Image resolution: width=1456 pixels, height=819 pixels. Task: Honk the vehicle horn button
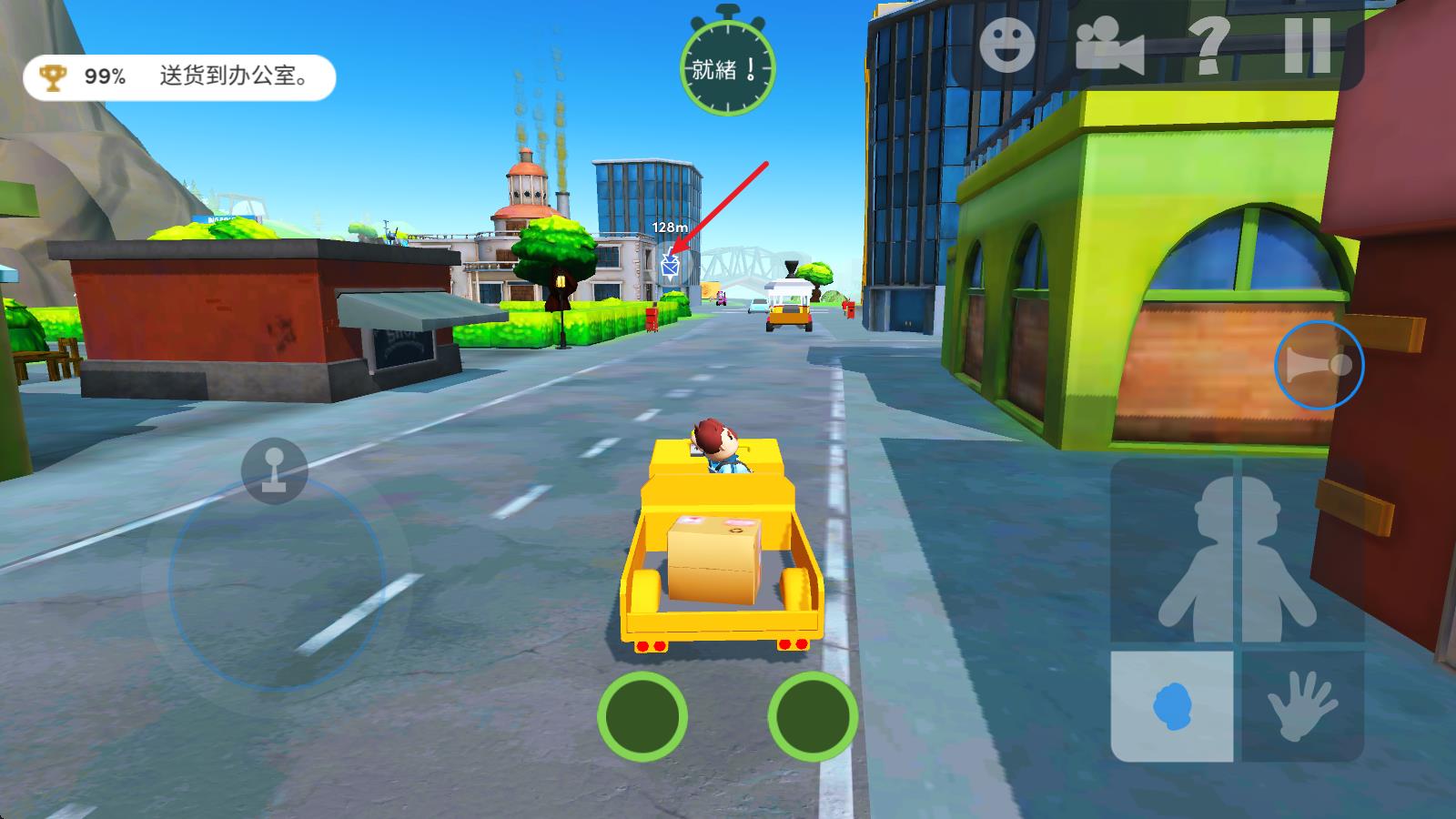point(1319,365)
